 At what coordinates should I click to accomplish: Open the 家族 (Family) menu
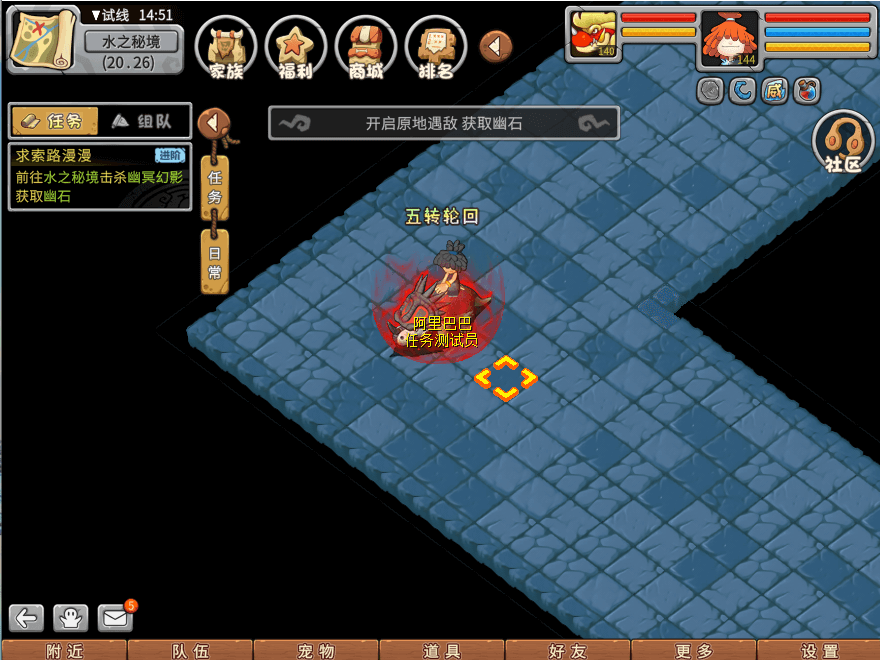point(226,47)
